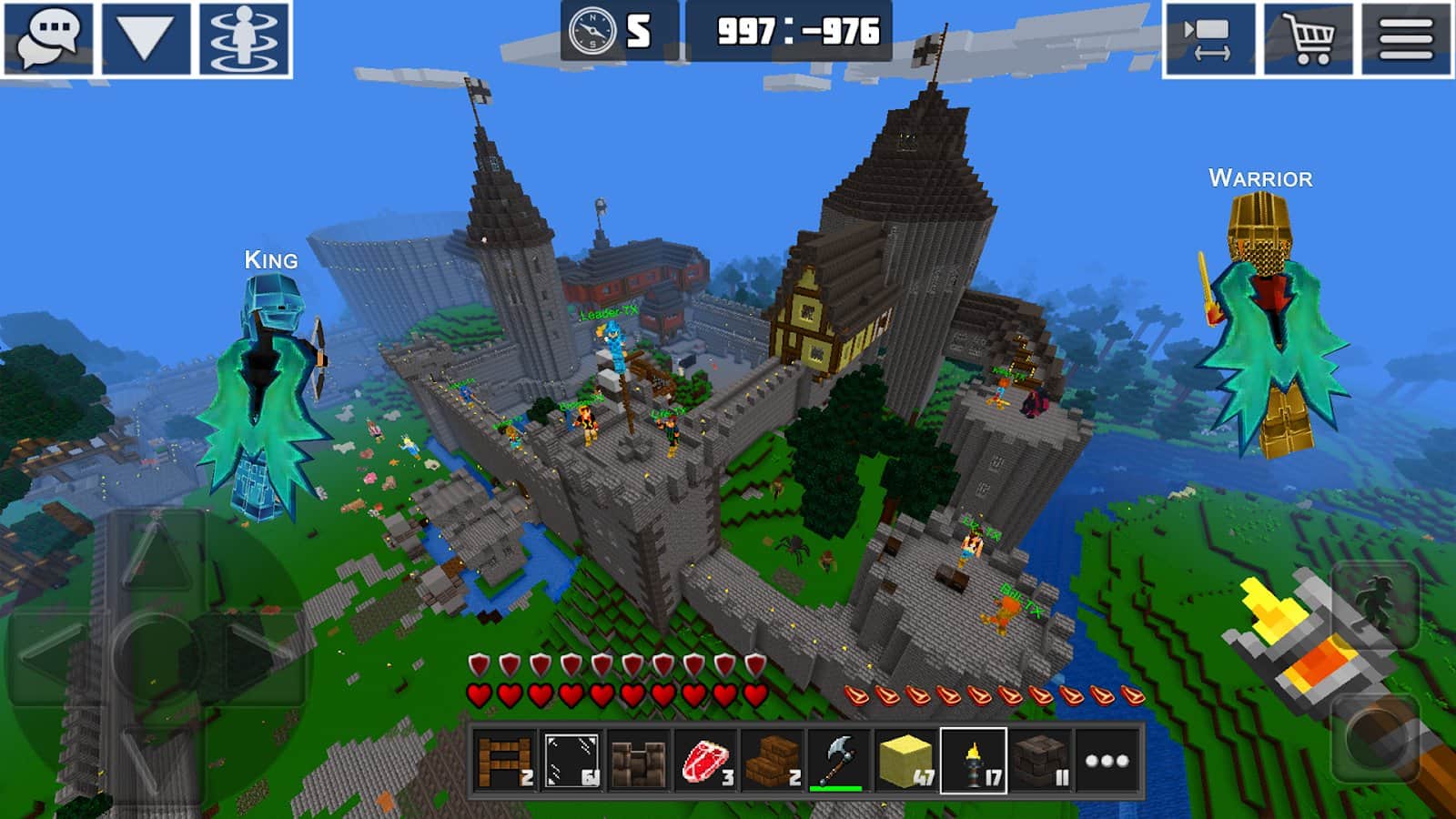Select the glass block hotbar slot
This screenshot has height=819, width=1456.
pyautogui.click(x=571, y=761)
